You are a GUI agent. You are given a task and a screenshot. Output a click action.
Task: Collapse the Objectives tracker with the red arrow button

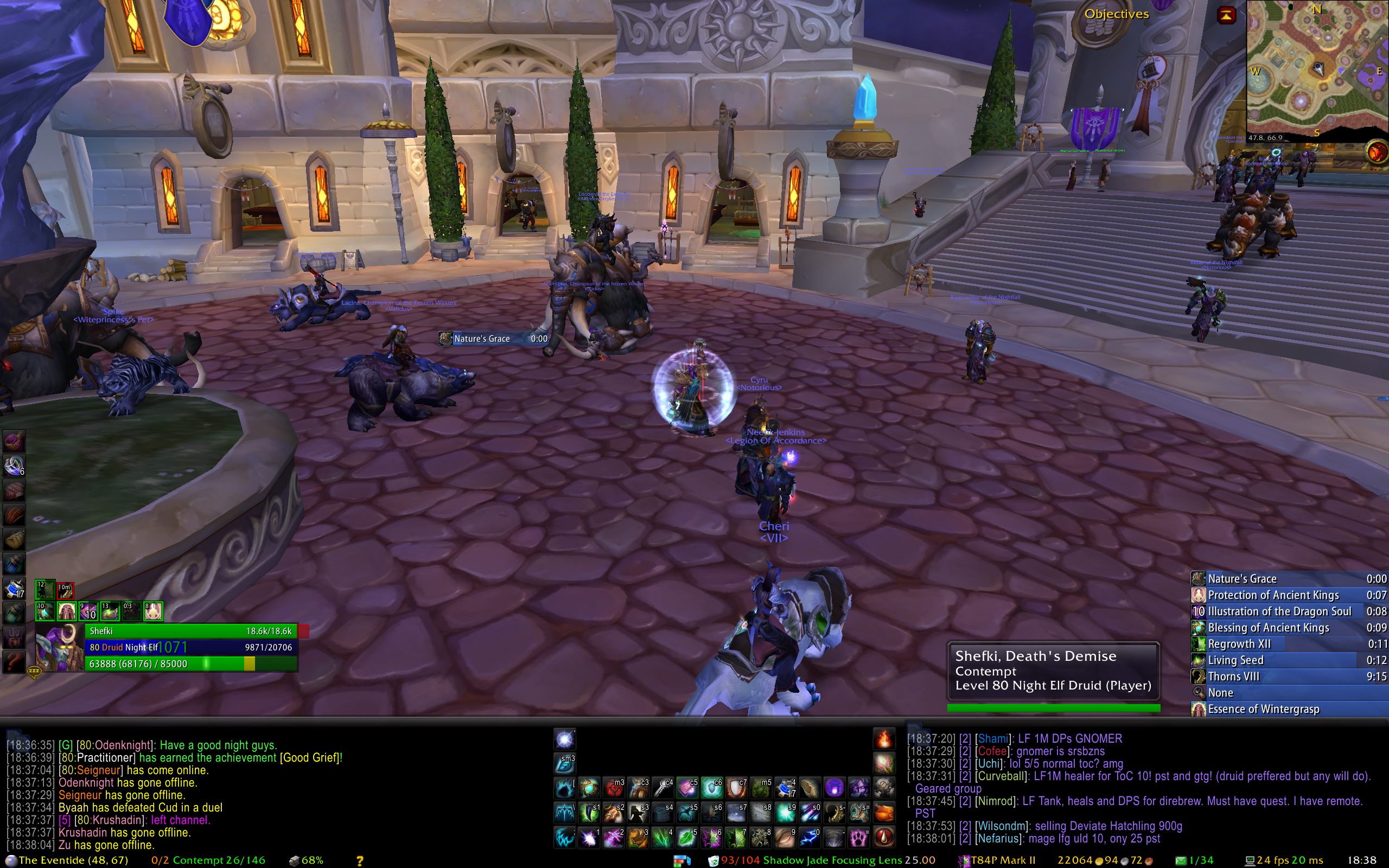point(1226,16)
